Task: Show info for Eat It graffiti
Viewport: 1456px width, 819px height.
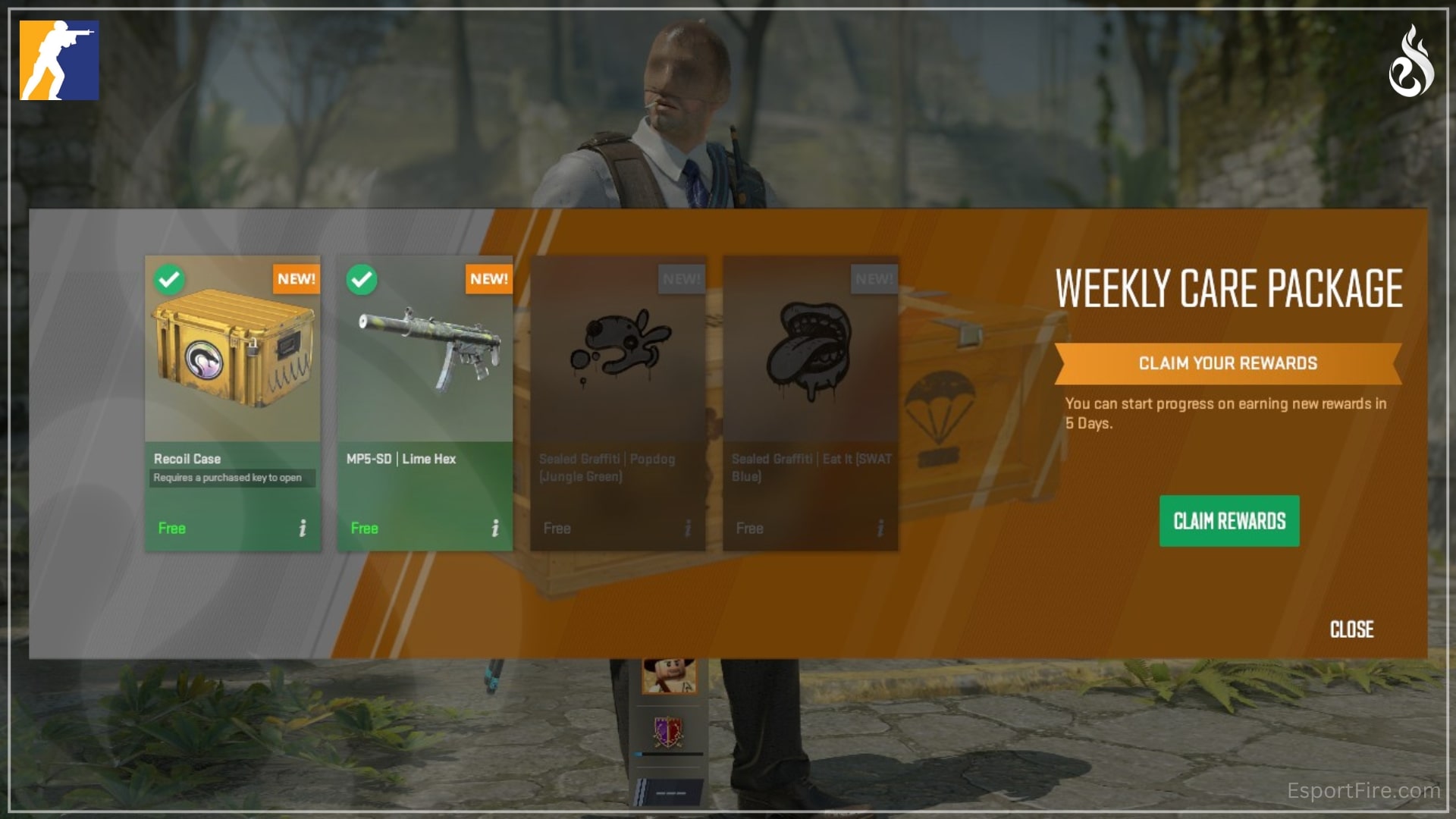Action: (x=880, y=528)
